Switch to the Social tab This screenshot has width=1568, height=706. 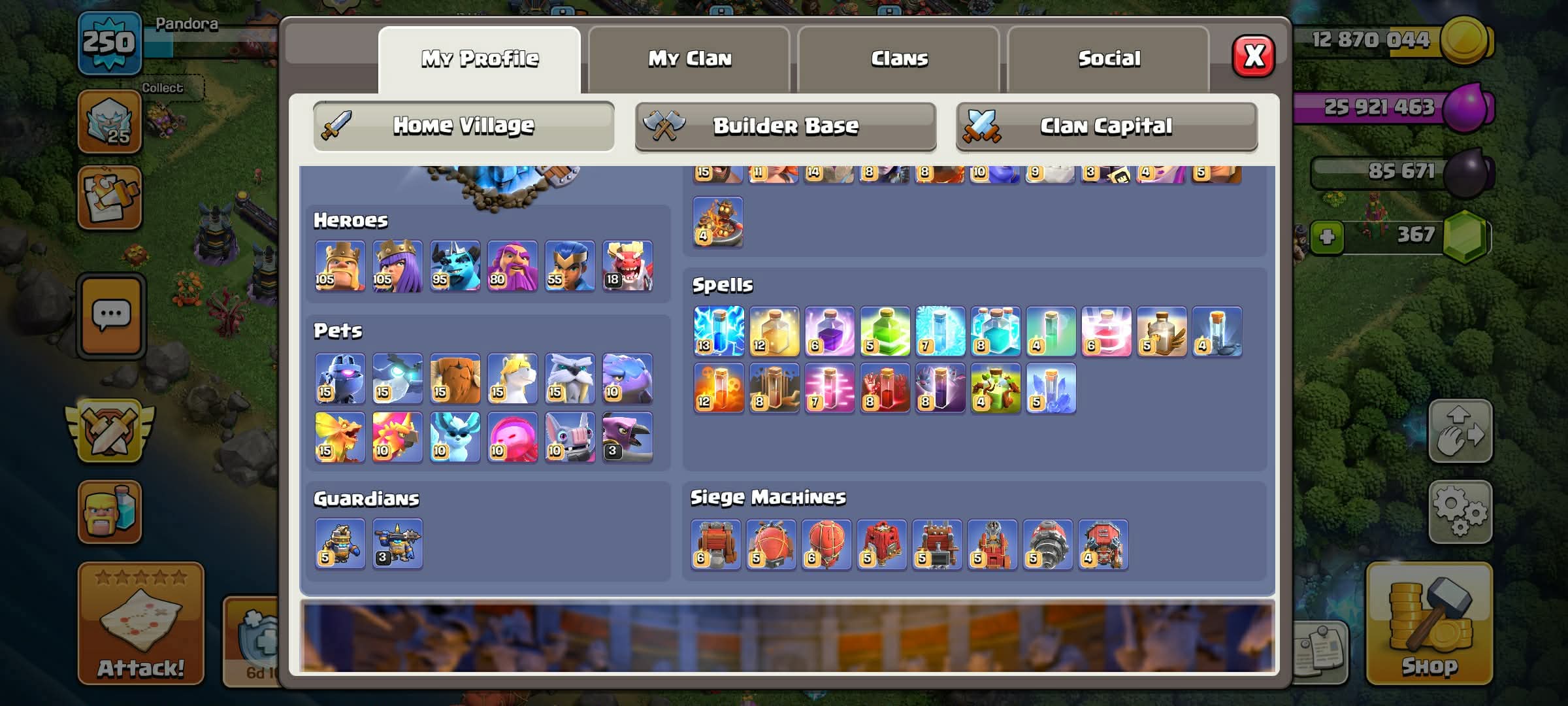[x=1109, y=59]
